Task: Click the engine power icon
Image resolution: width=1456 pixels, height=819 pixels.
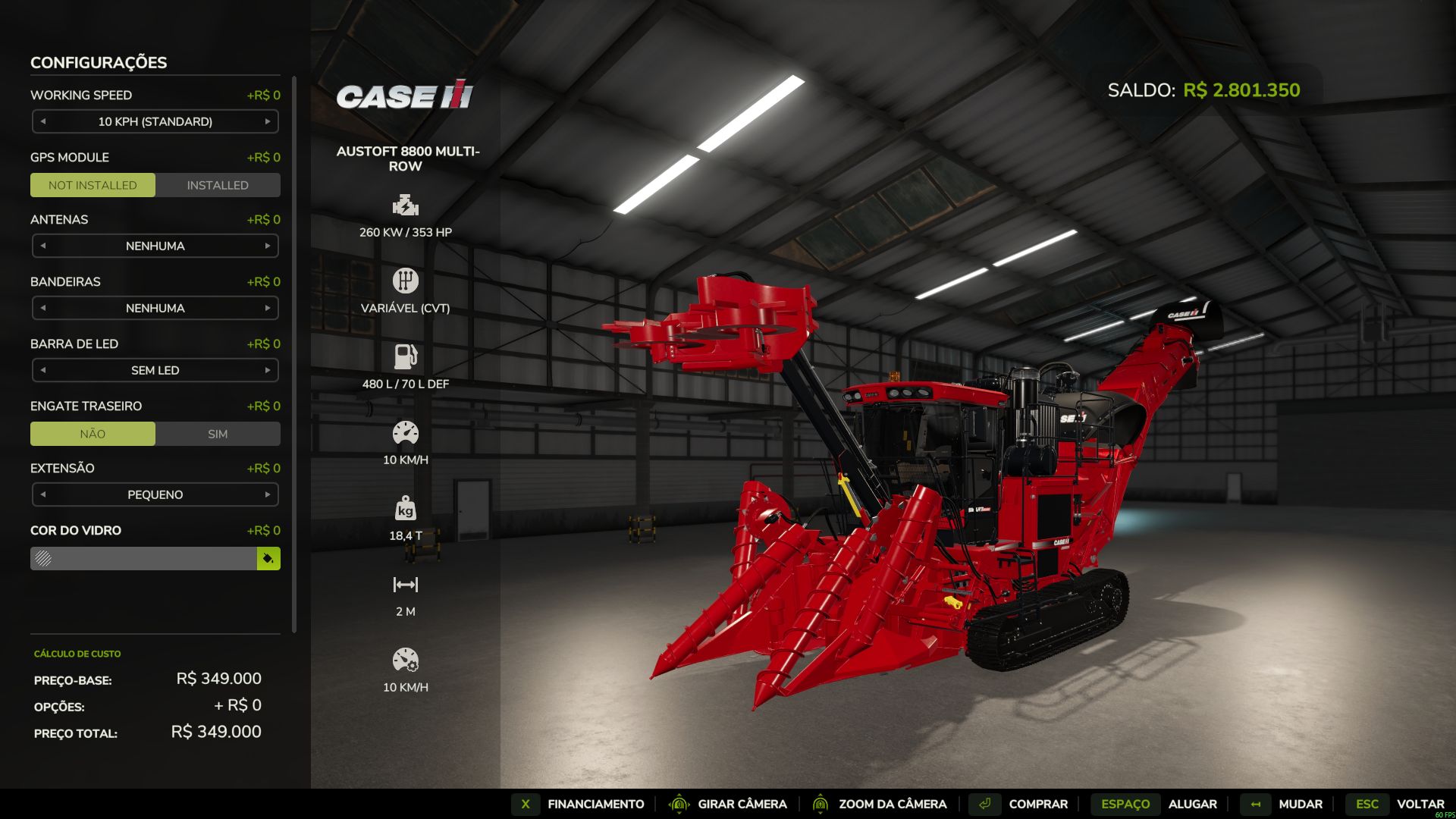Action: pyautogui.click(x=406, y=204)
